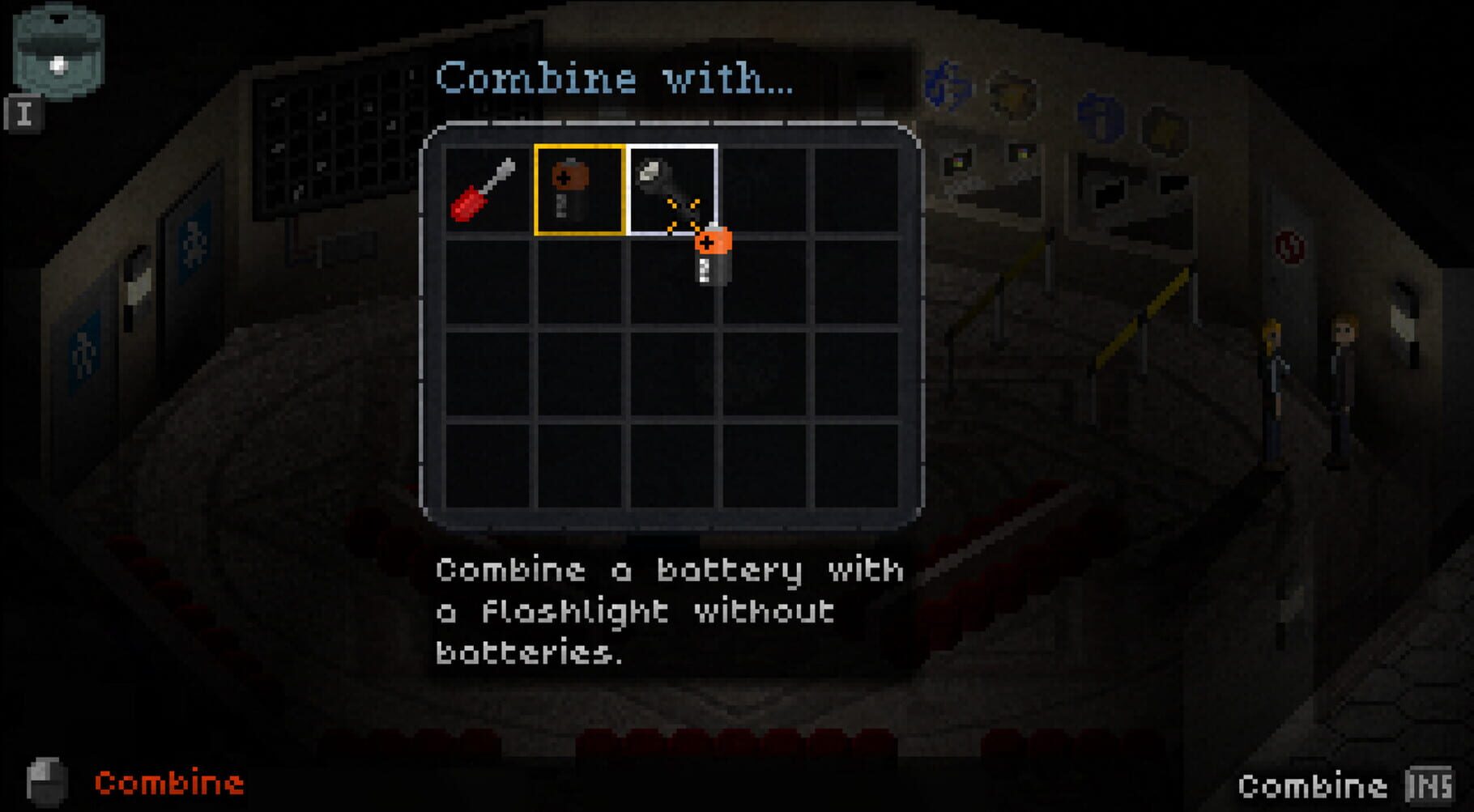Toggle selection on the battery slot
Image resolution: width=1474 pixels, height=812 pixels.
(578, 190)
